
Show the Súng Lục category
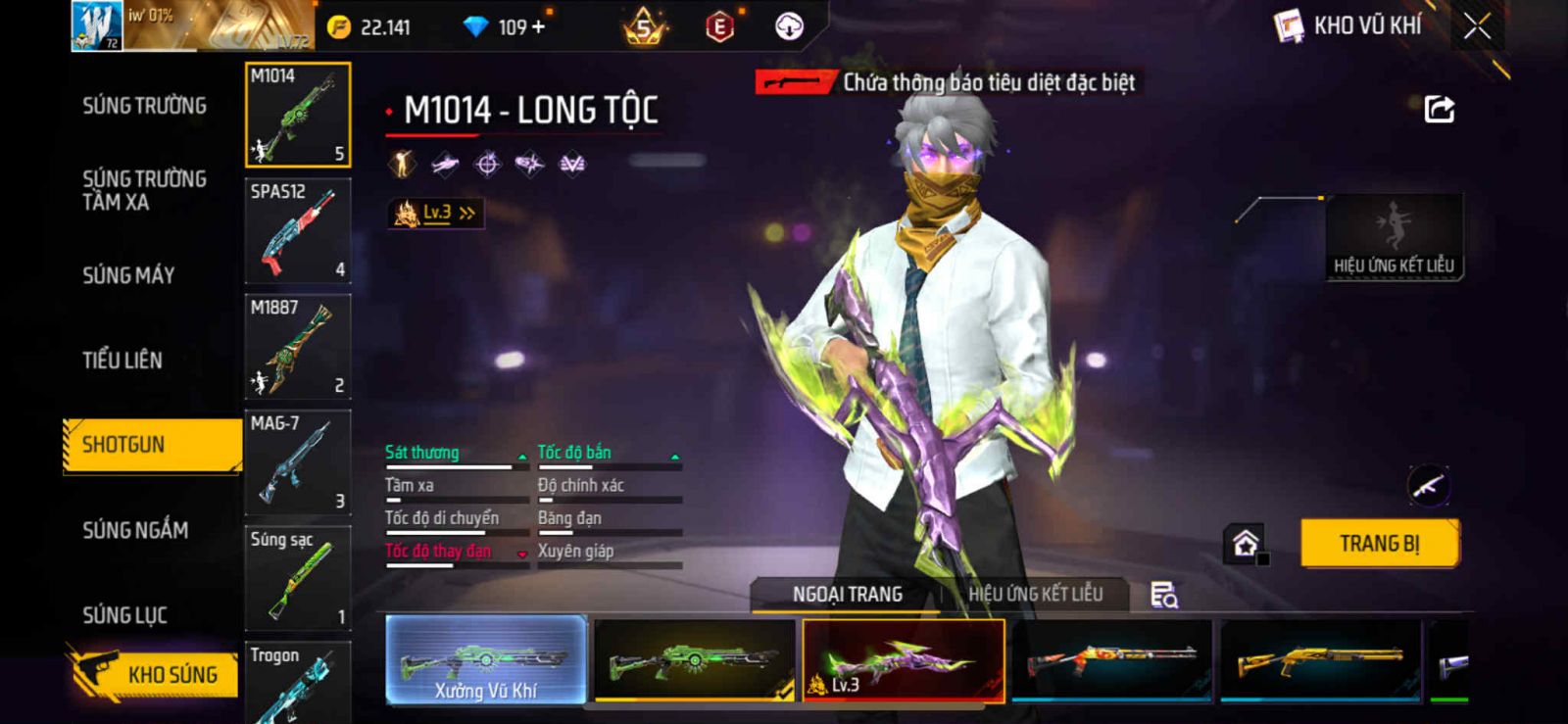124,615
